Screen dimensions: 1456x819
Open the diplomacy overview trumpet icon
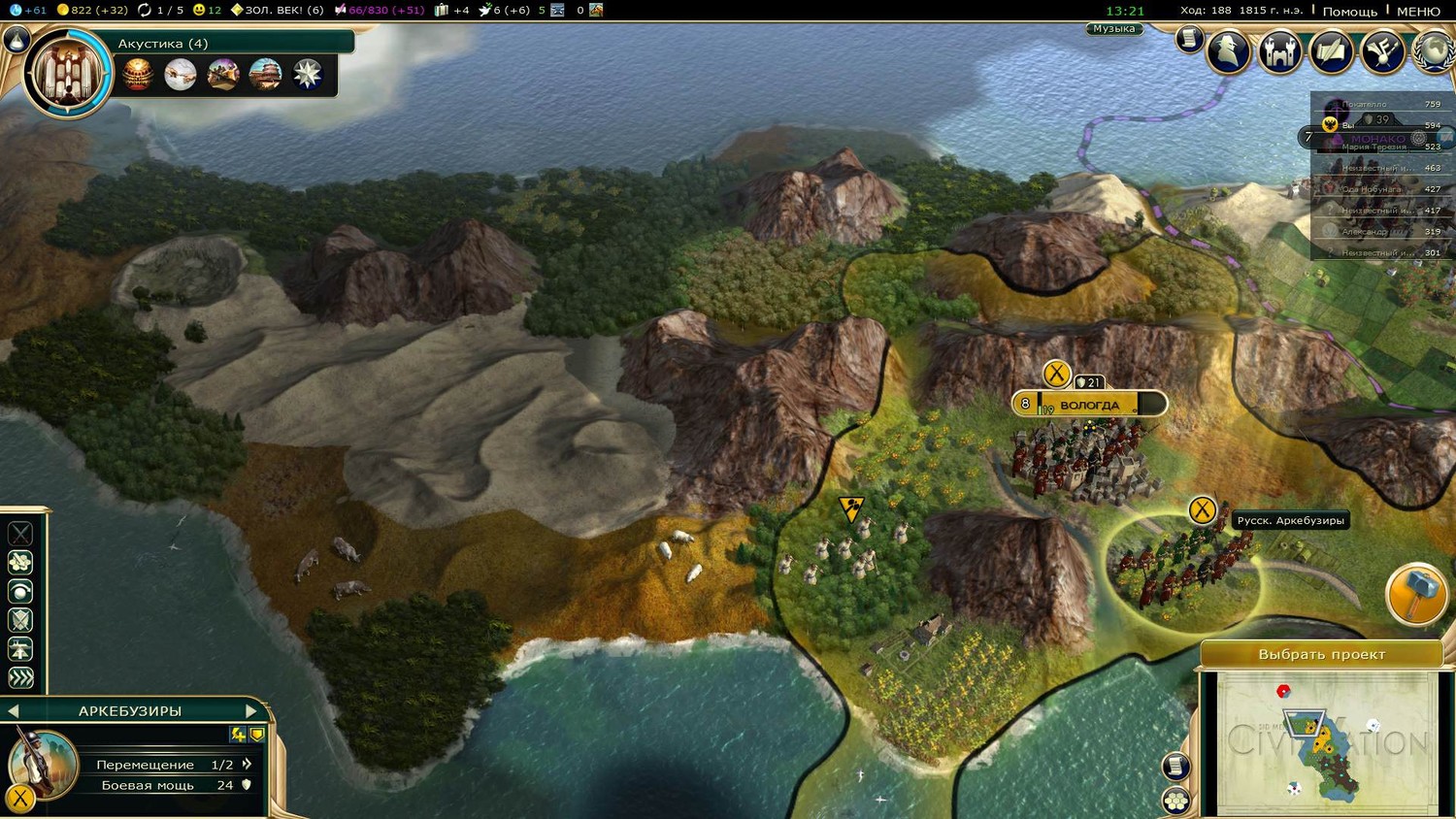coord(1382,51)
